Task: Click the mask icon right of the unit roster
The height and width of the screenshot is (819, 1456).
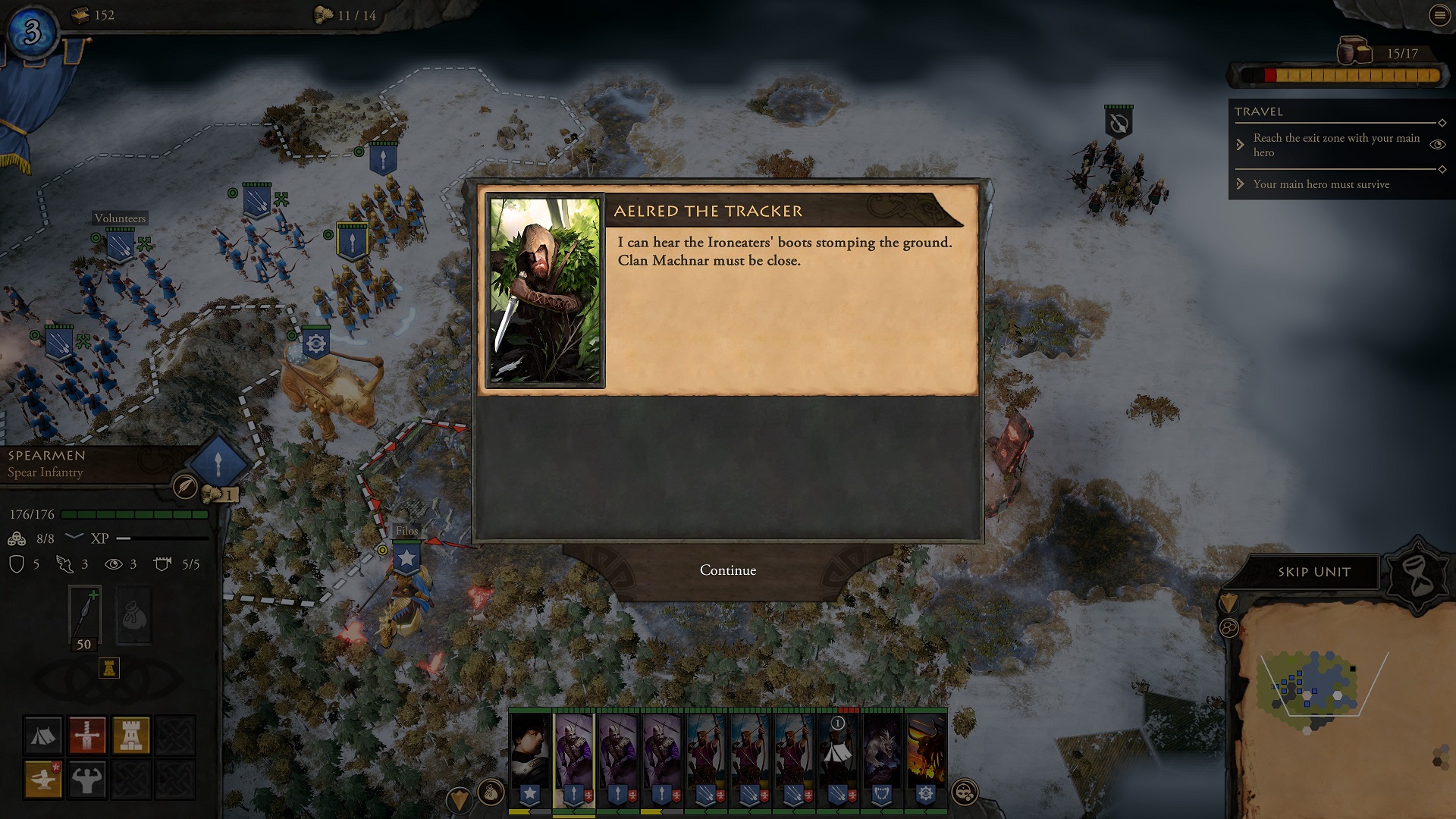Action: click(965, 793)
